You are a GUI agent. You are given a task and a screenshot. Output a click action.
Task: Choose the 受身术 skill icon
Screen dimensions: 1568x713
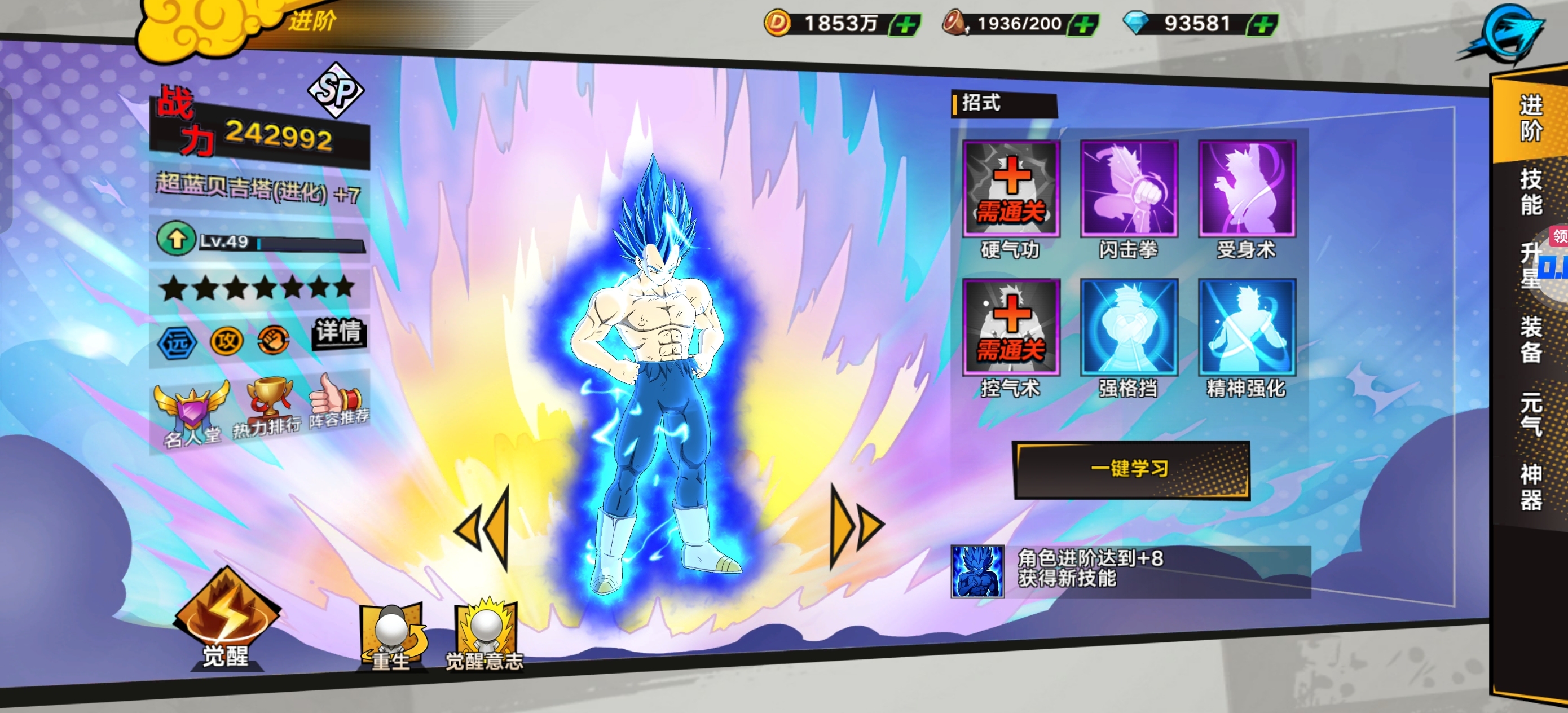pyautogui.click(x=1246, y=189)
